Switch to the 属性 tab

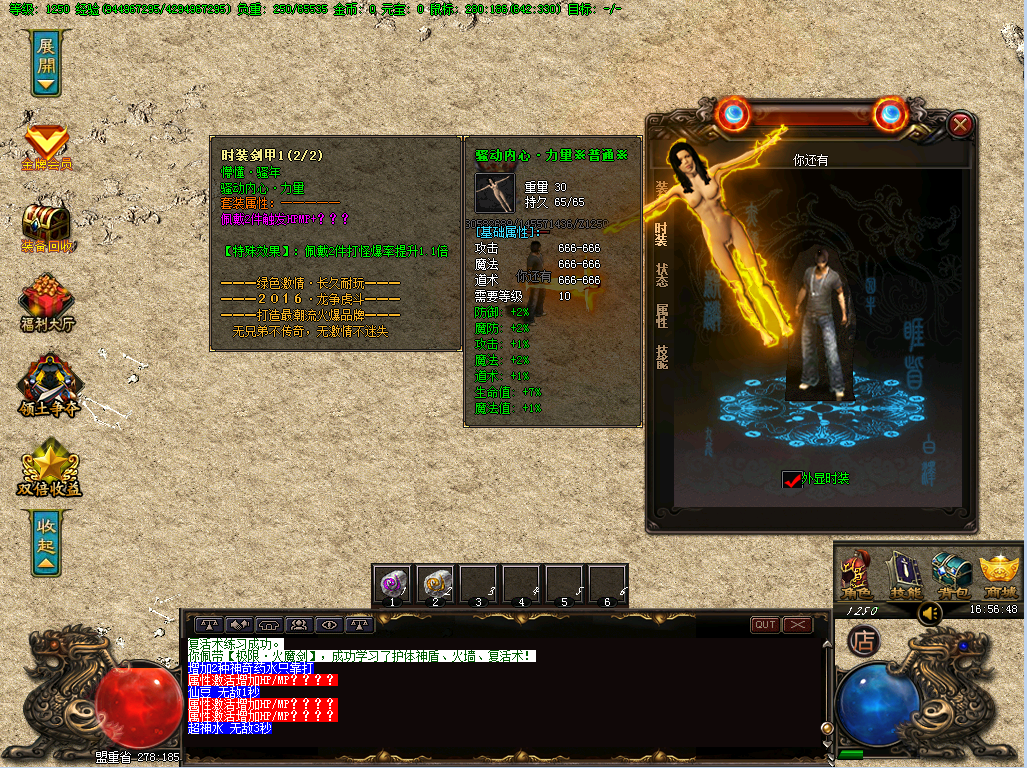[x=662, y=316]
